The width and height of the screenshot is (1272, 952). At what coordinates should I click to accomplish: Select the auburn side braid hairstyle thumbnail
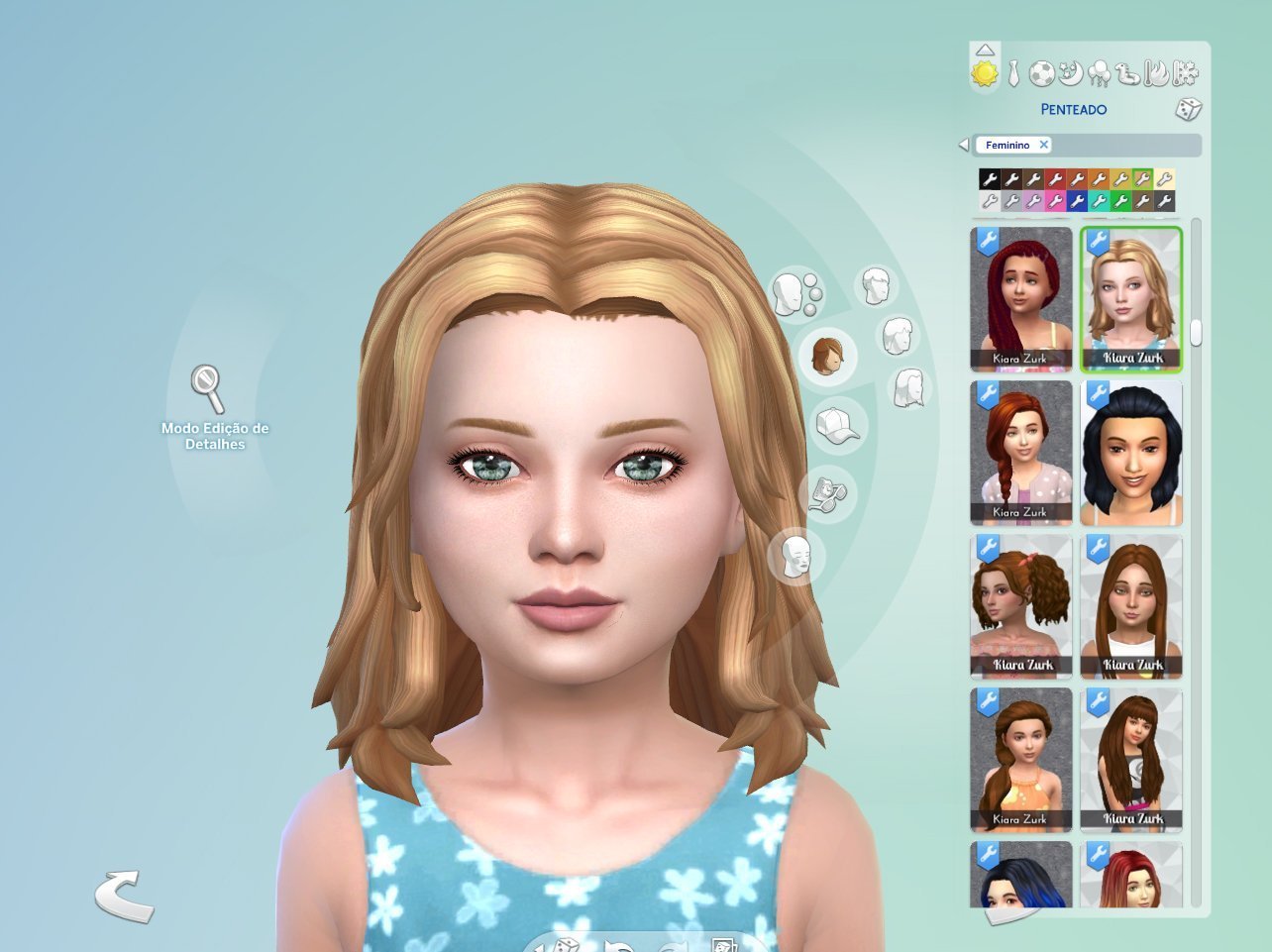coord(1021,453)
